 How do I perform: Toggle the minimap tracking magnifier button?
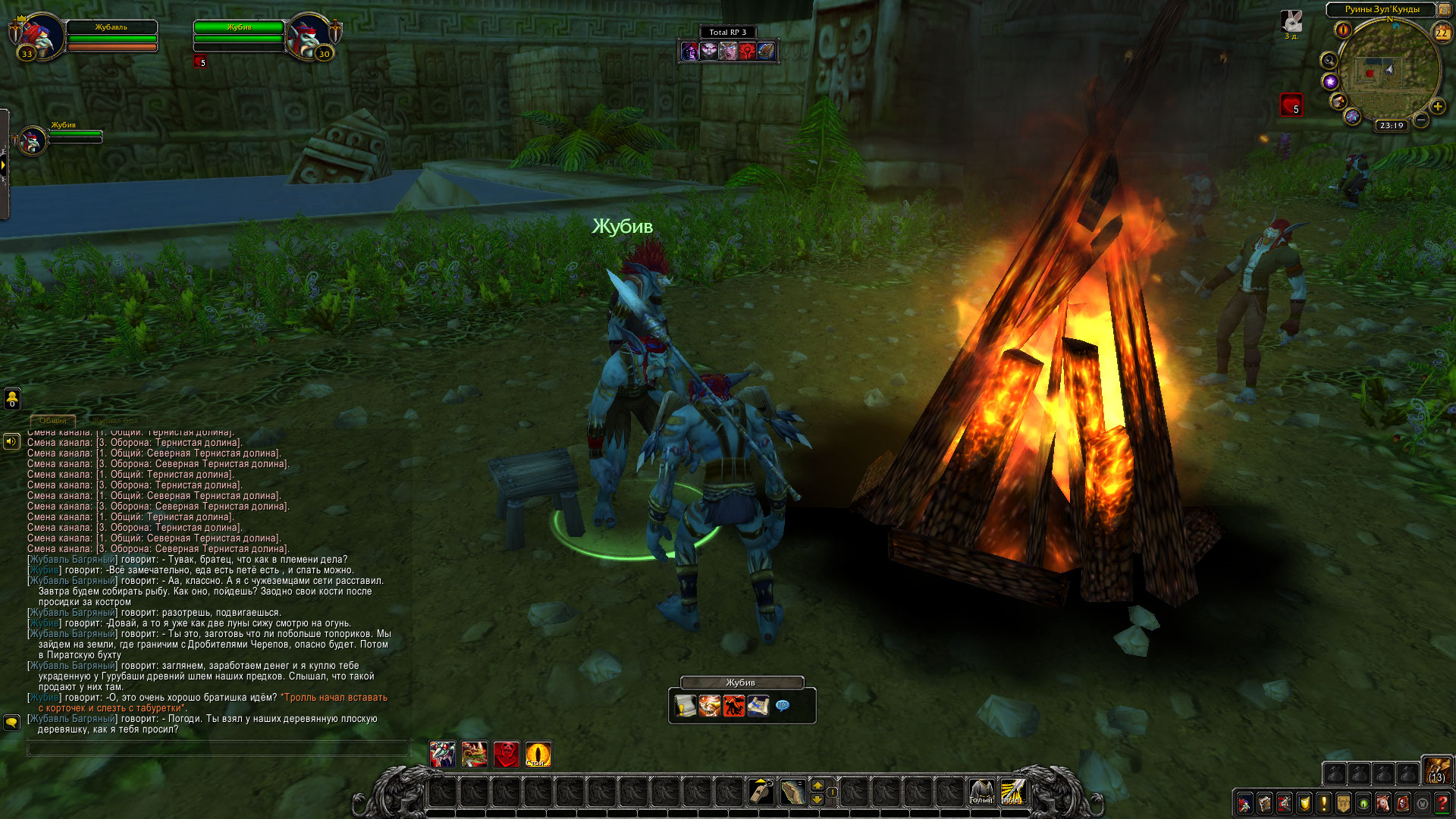(1329, 60)
